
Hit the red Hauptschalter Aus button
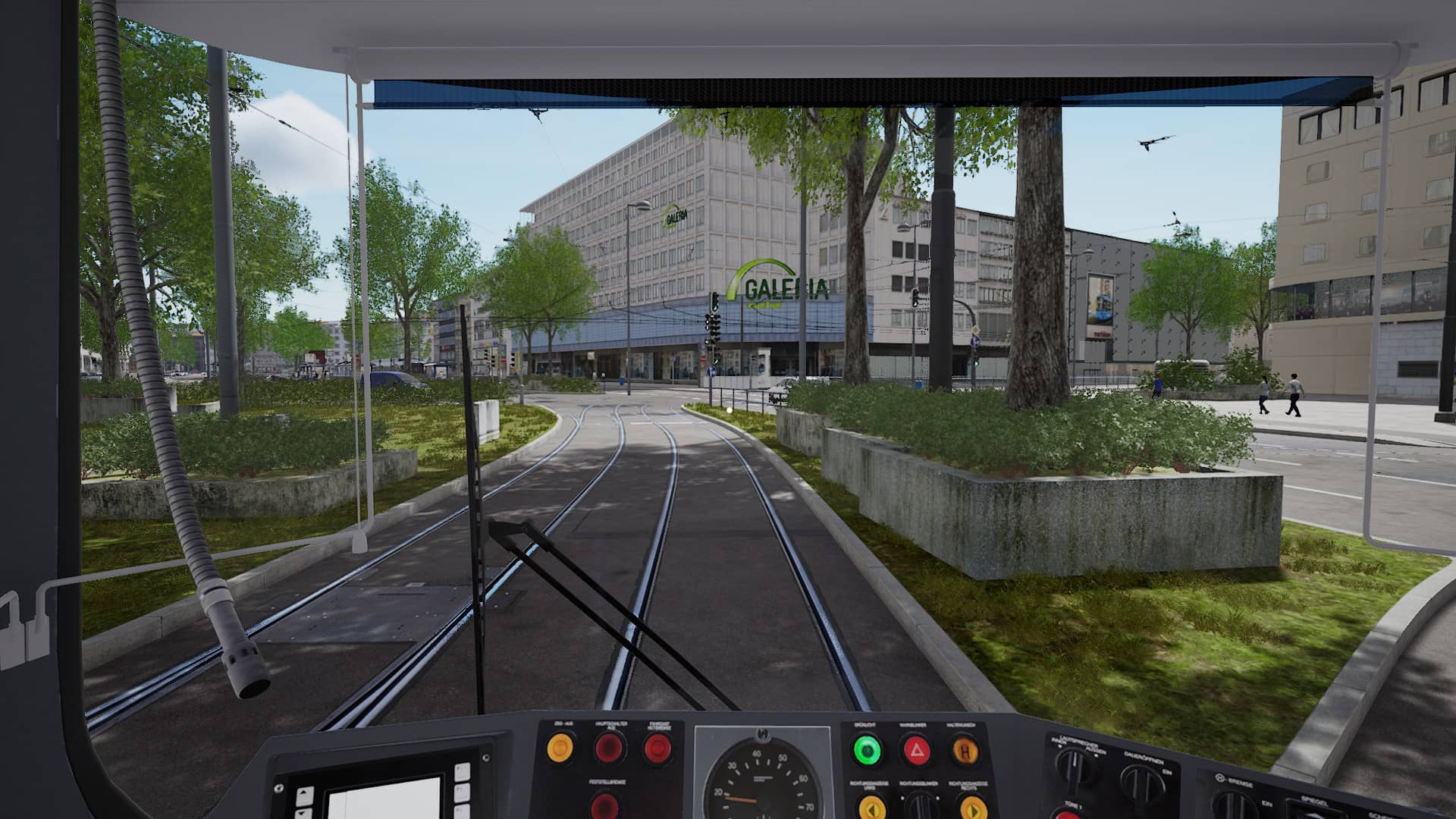click(x=609, y=749)
